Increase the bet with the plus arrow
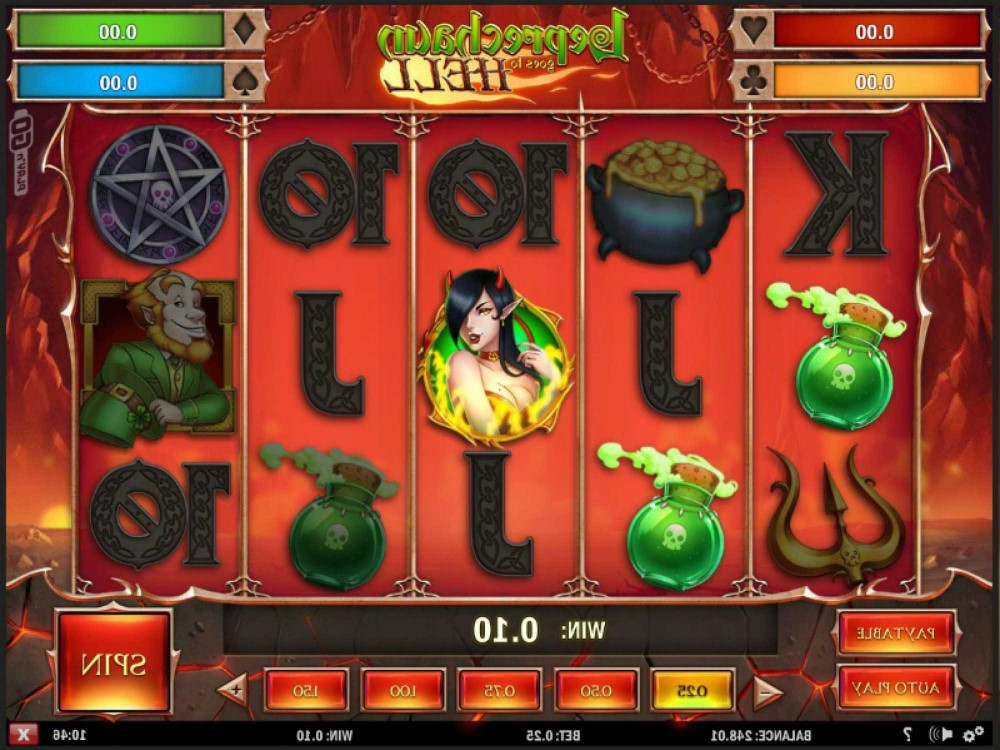This screenshot has width=1000, height=750. 237,689
